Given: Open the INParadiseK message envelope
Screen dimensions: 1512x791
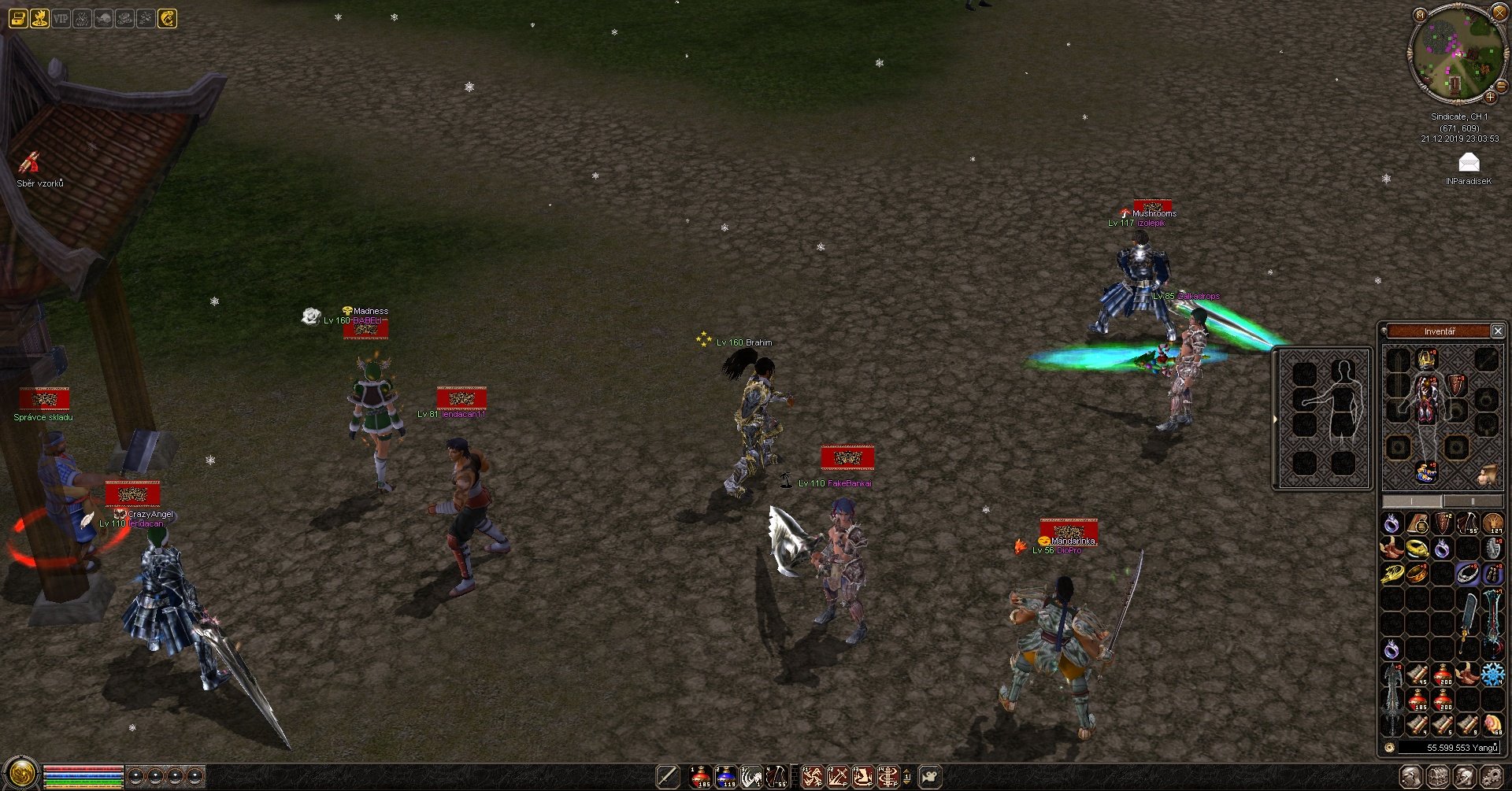Looking at the screenshot, I should click(1469, 163).
